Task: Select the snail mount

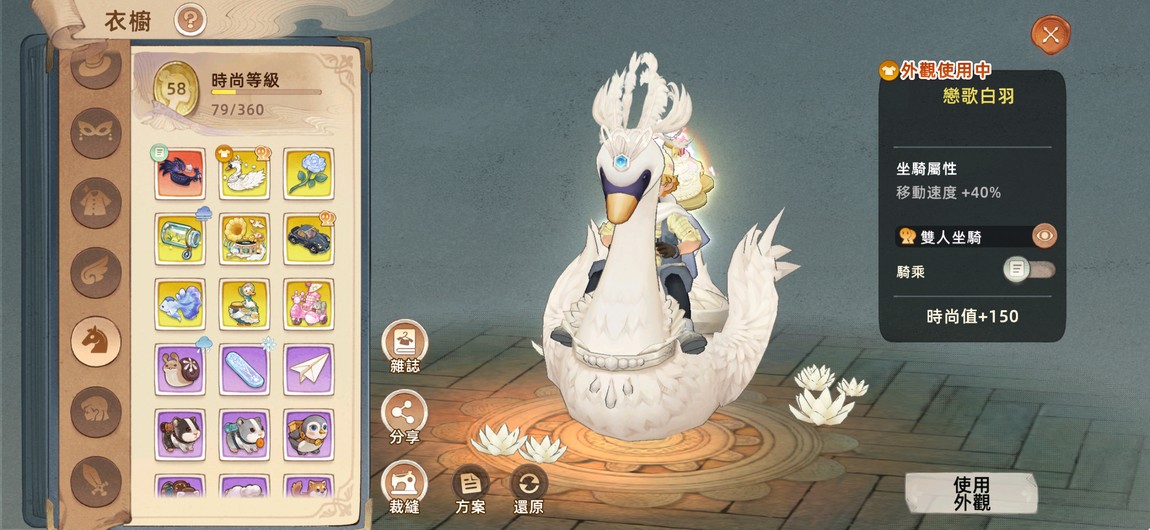Action: (180, 369)
